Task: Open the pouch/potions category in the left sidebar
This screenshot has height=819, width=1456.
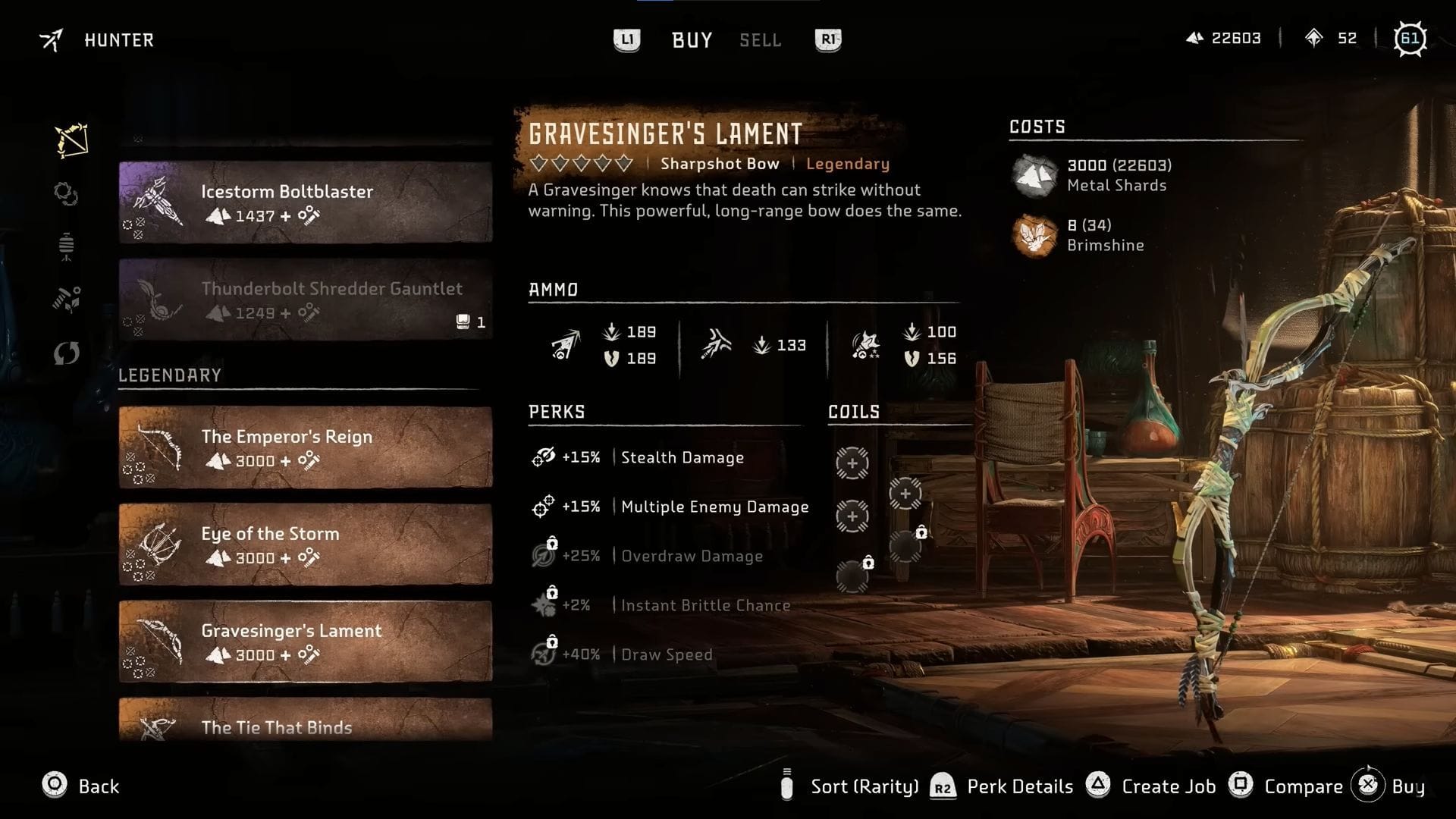Action: tap(67, 245)
